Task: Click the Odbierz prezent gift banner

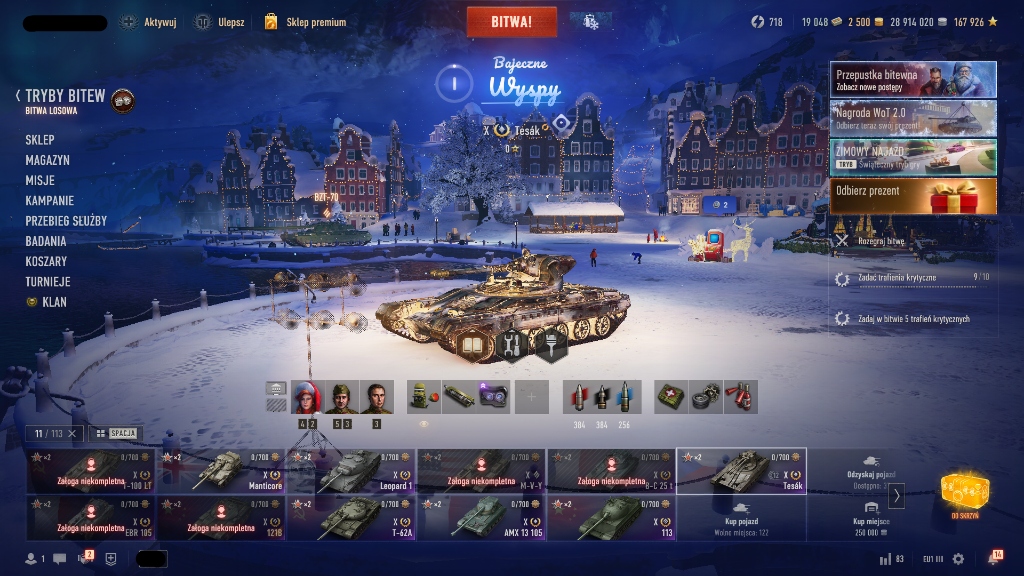Action: [x=912, y=196]
